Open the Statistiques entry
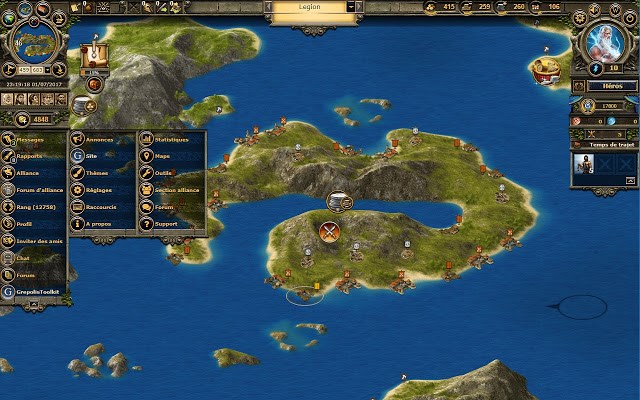This screenshot has width=640, height=400. pos(171,139)
